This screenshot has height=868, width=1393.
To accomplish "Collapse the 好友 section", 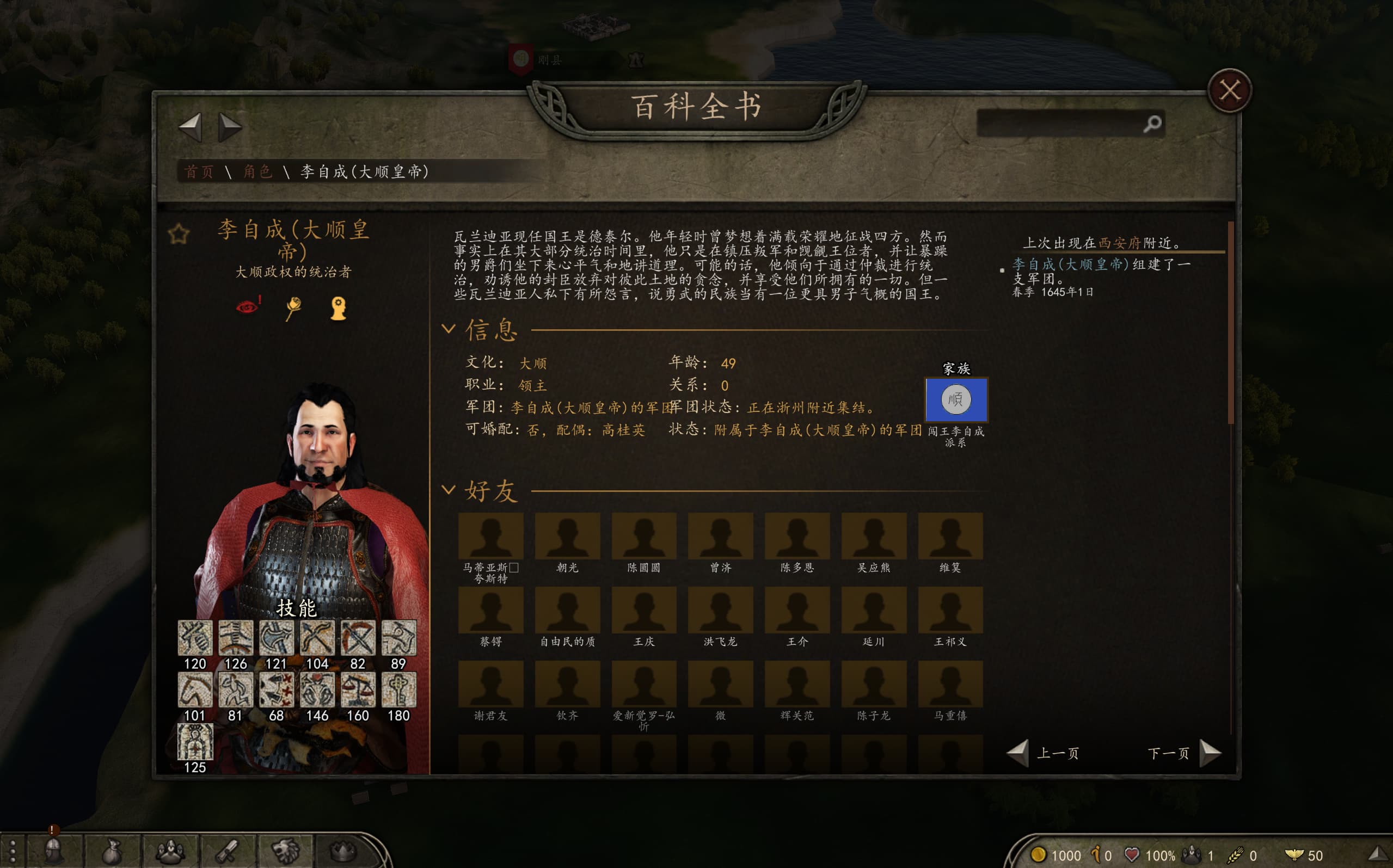I will point(449,490).
